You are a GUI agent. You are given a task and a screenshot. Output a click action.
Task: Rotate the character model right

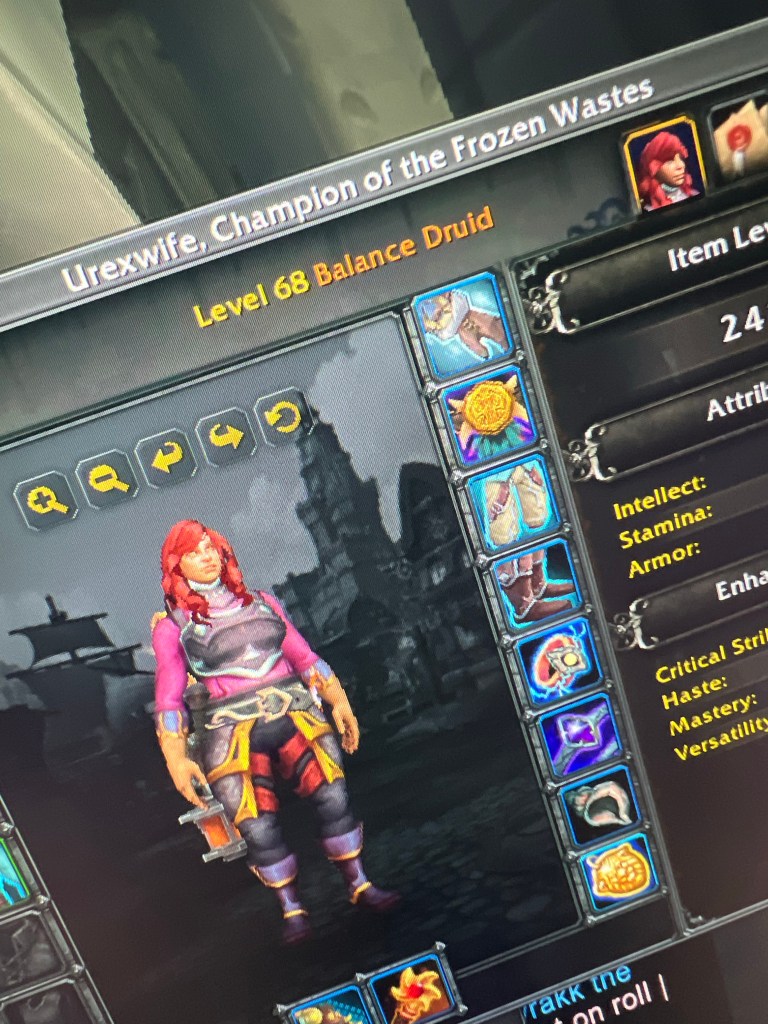(x=226, y=436)
